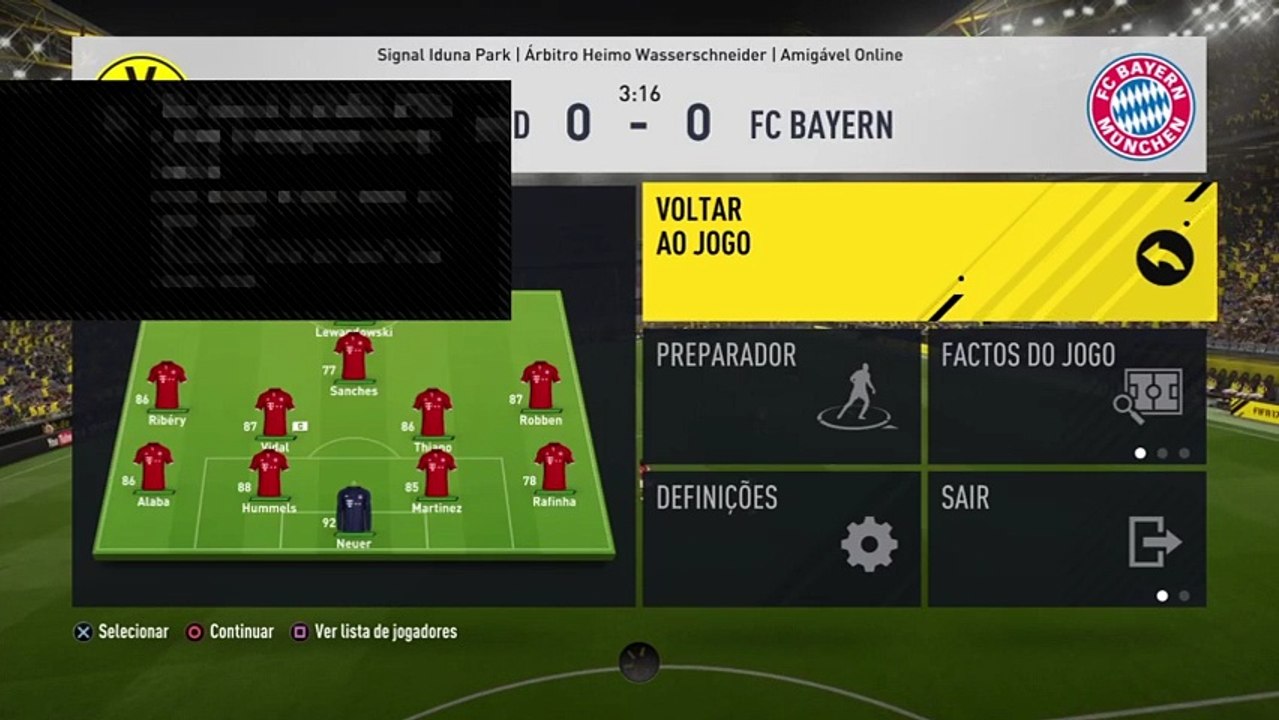Image resolution: width=1279 pixels, height=720 pixels.
Task: Pick Robben in the formation
Action: pyautogui.click(x=540, y=386)
